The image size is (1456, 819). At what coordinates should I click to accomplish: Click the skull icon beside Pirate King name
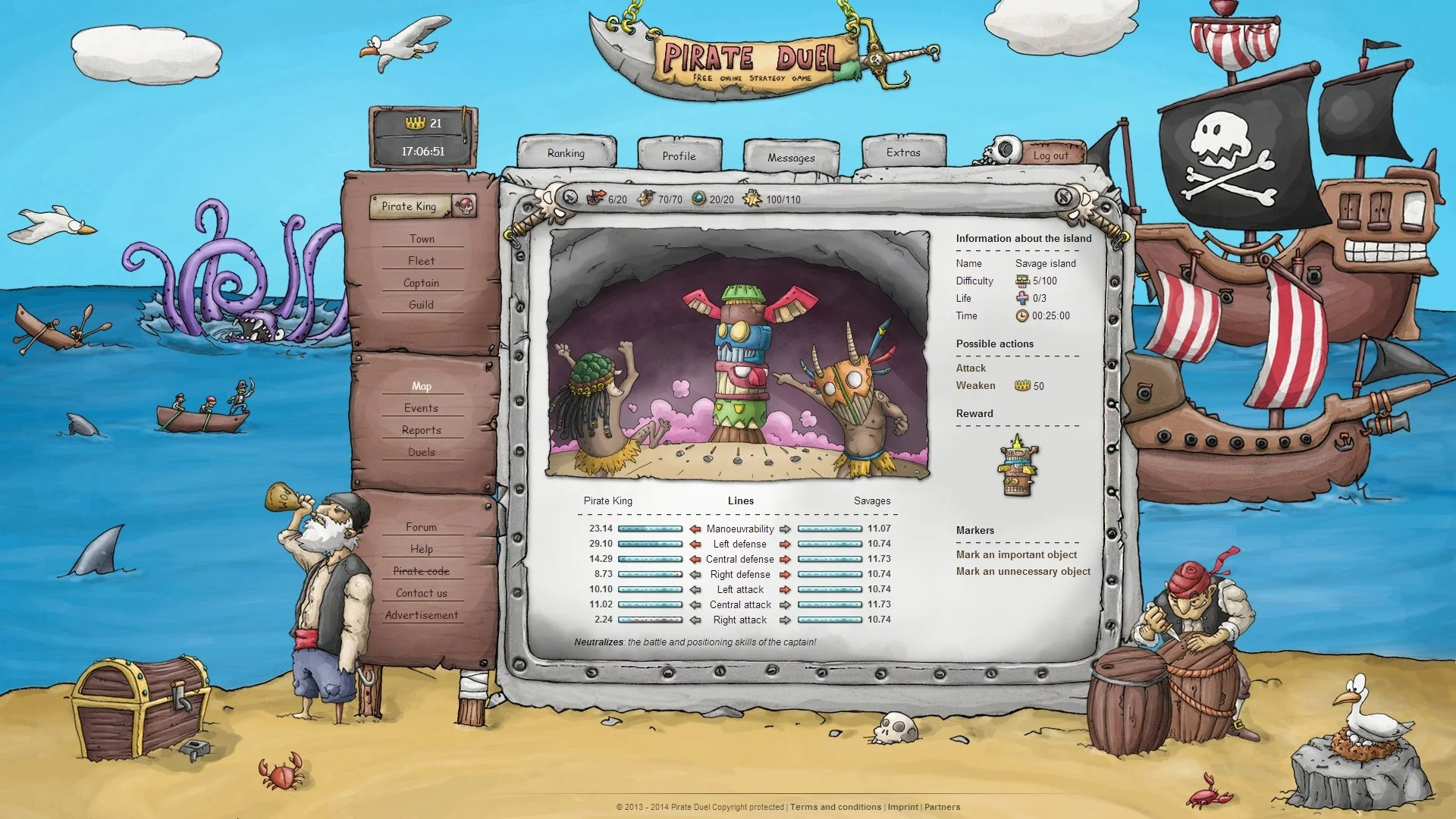point(463,206)
